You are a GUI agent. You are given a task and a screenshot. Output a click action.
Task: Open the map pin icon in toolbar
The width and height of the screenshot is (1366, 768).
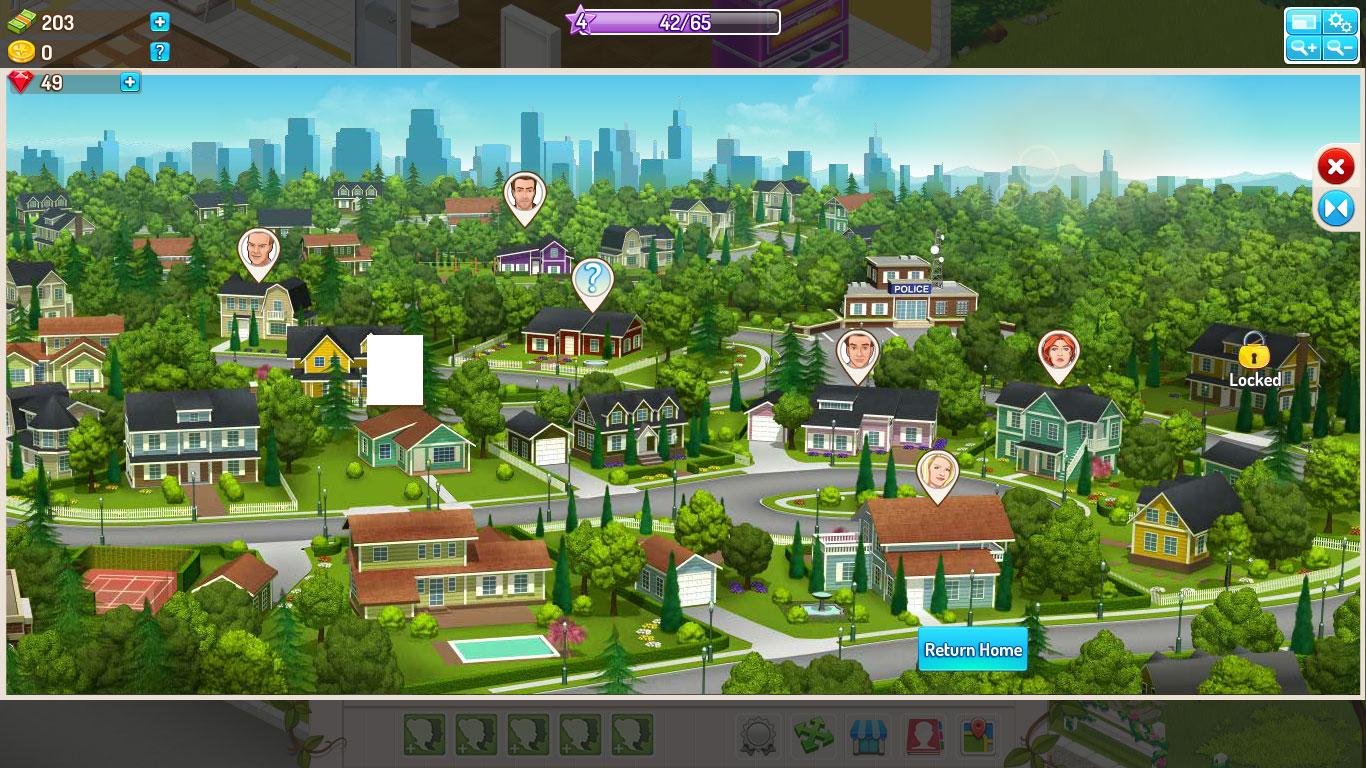pyautogui.click(x=975, y=736)
